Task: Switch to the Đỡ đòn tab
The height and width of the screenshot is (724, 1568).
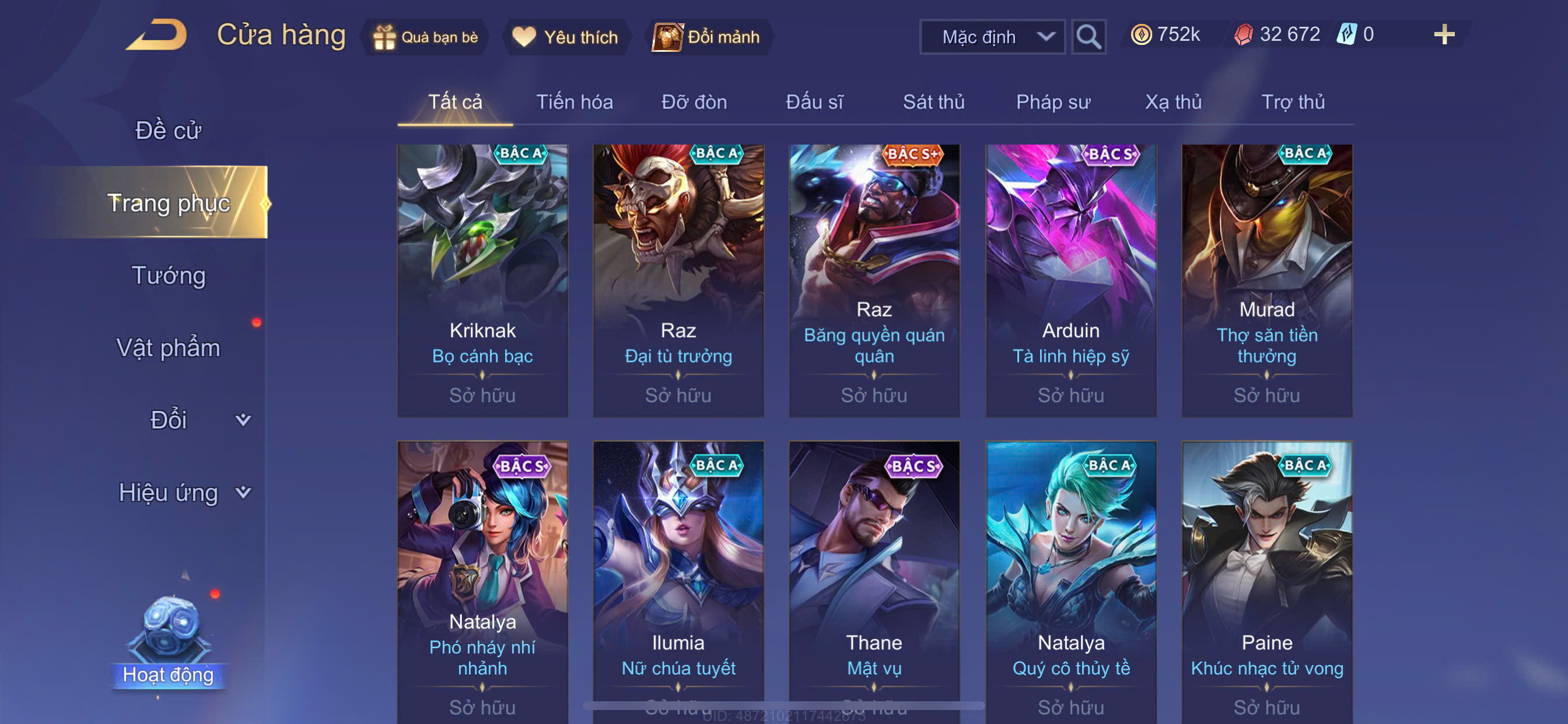Action: pos(694,102)
